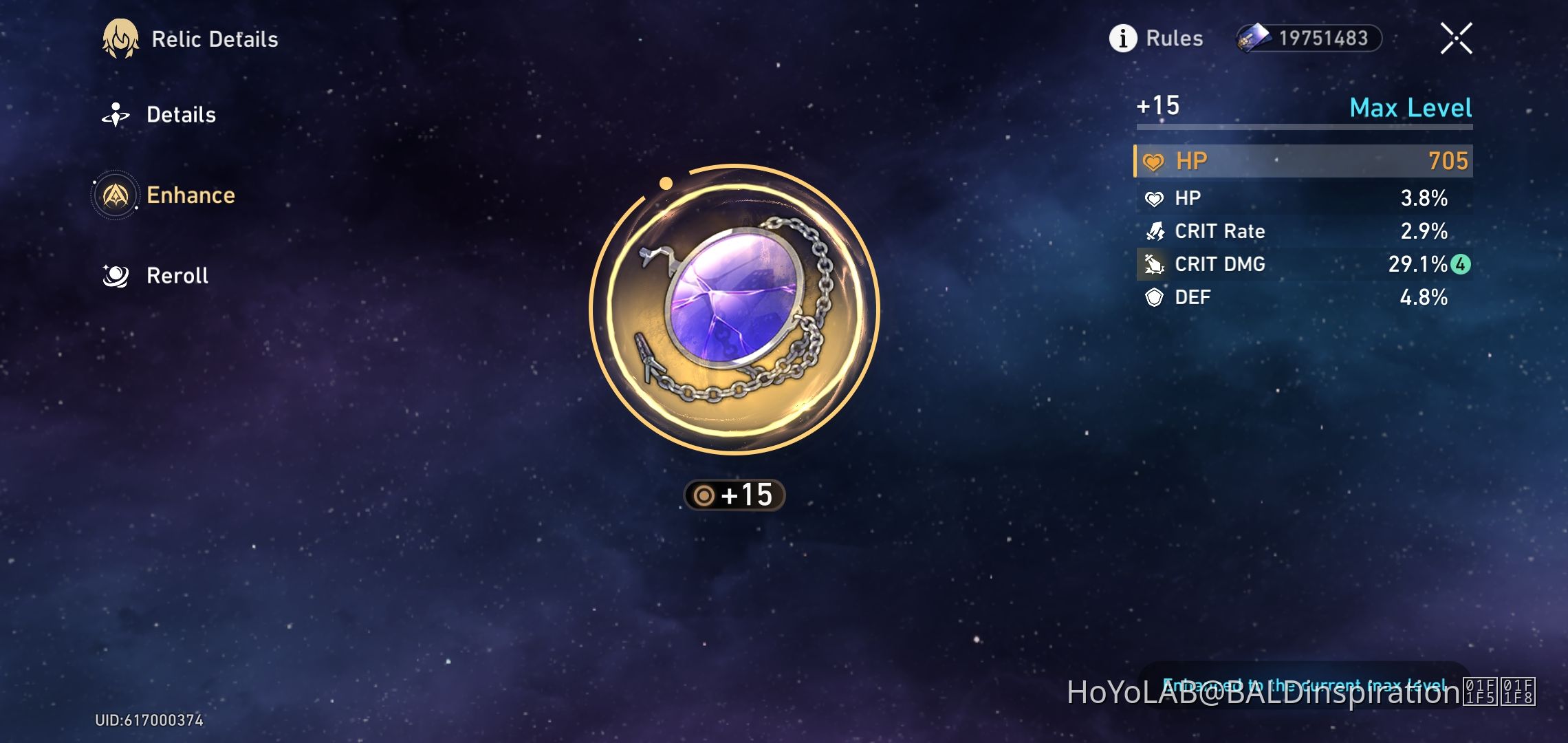The height and width of the screenshot is (743, 1568).
Task: Click the CRIT Rate stat icon
Action: tap(1154, 230)
